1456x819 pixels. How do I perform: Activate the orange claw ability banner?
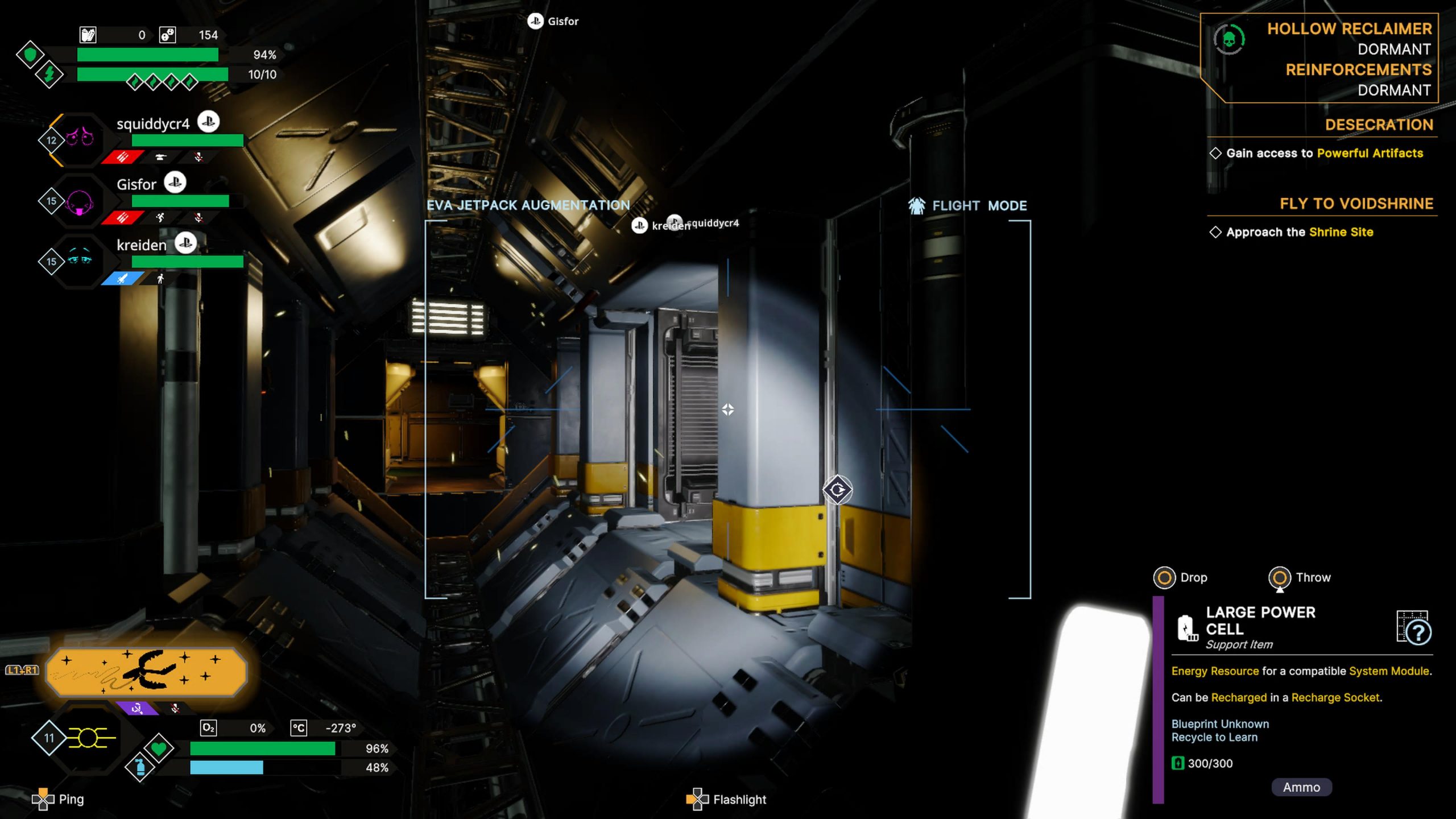(146, 672)
